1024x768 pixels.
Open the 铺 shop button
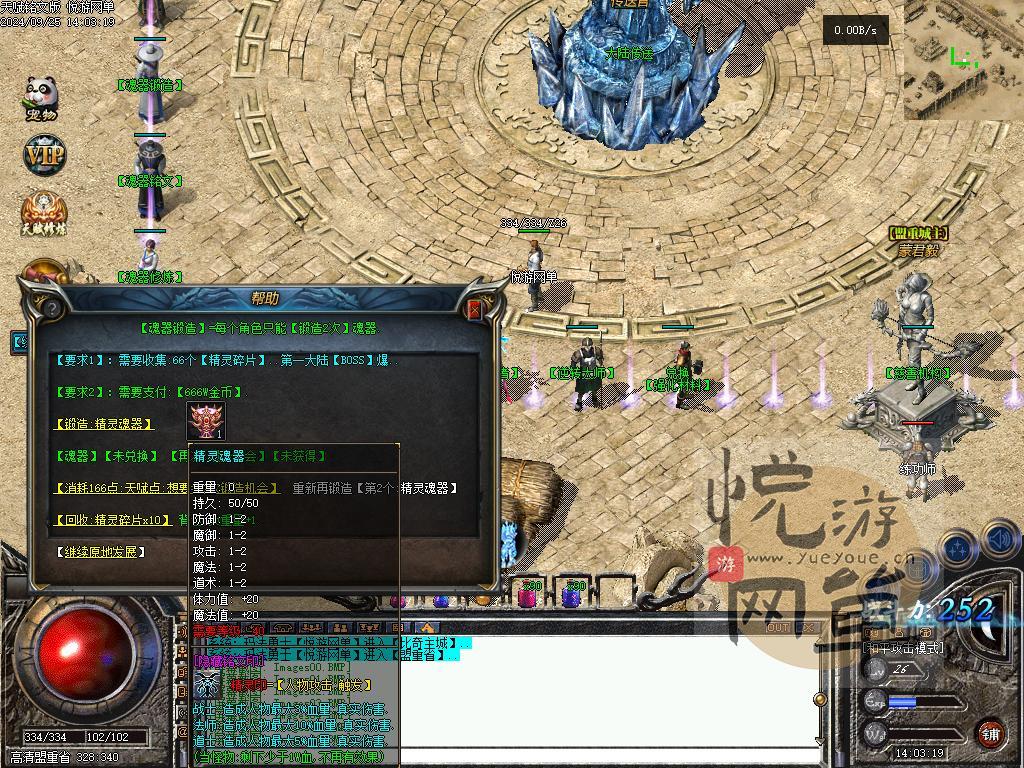click(x=990, y=733)
